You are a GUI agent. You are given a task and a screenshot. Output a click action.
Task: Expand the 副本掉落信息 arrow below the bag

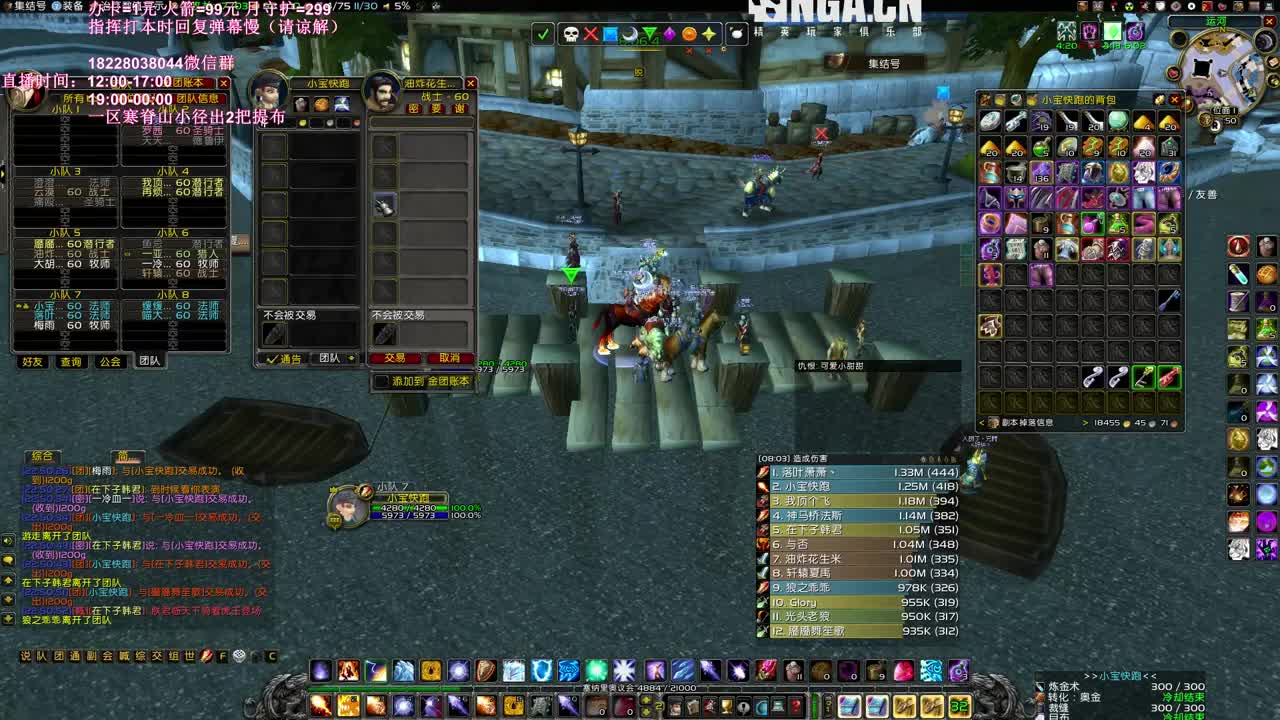1084,421
